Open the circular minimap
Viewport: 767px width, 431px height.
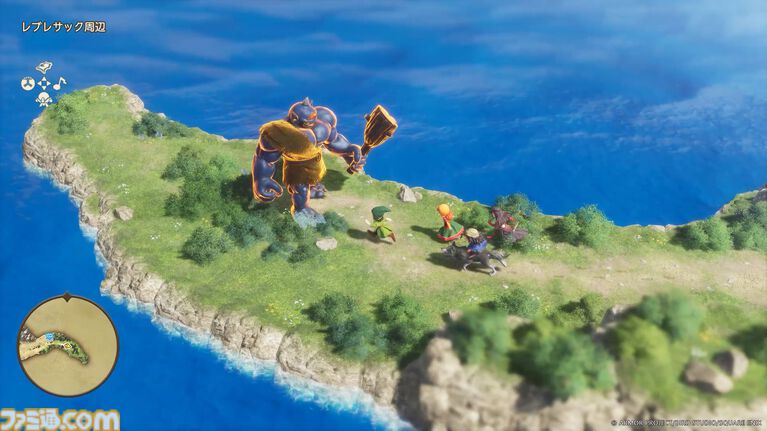point(68,346)
